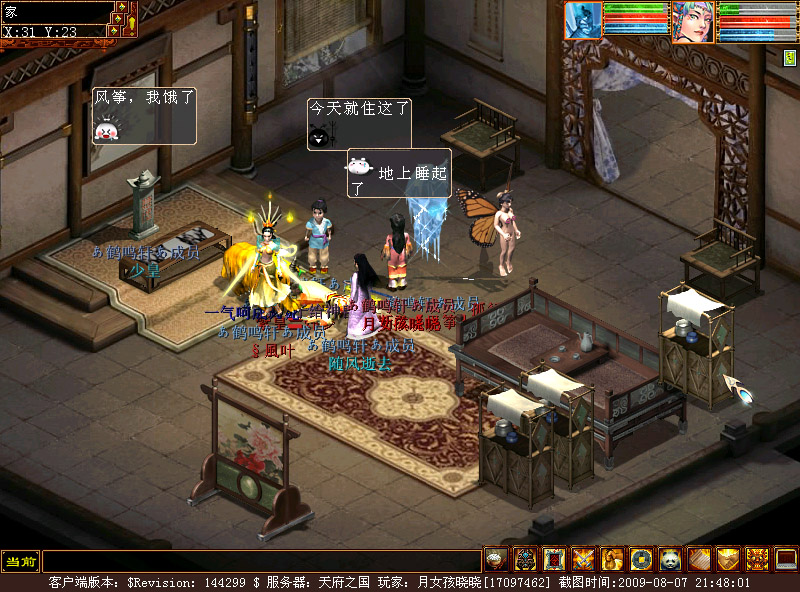
Task: Open the armor equipment icon
Action: (x=525, y=559)
